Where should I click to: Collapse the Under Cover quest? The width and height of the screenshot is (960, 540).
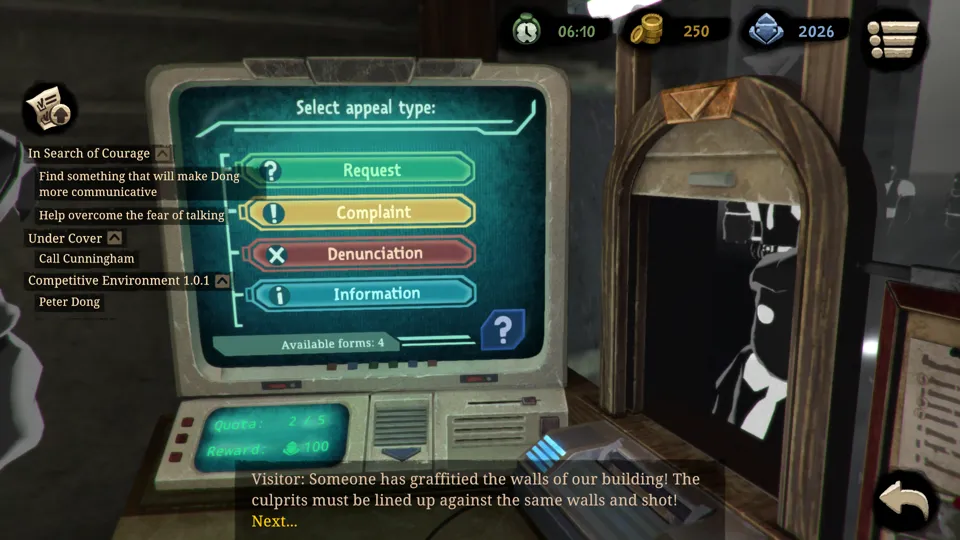[x=115, y=238]
